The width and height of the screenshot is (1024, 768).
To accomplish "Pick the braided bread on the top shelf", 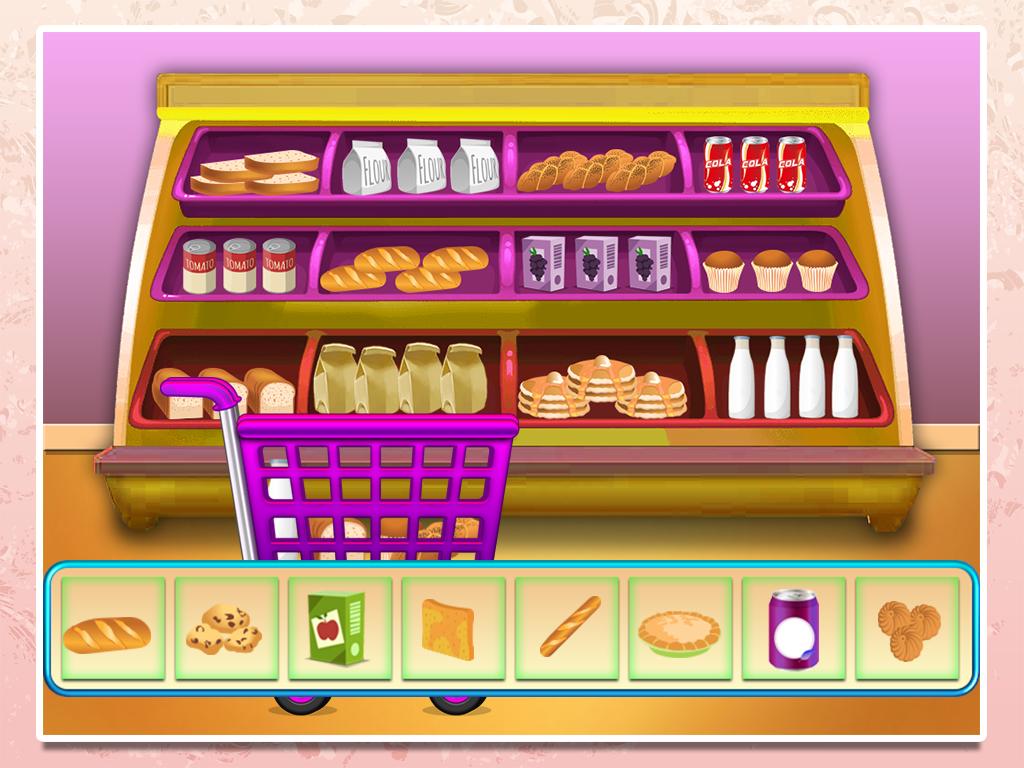I will (x=596, y=170).
